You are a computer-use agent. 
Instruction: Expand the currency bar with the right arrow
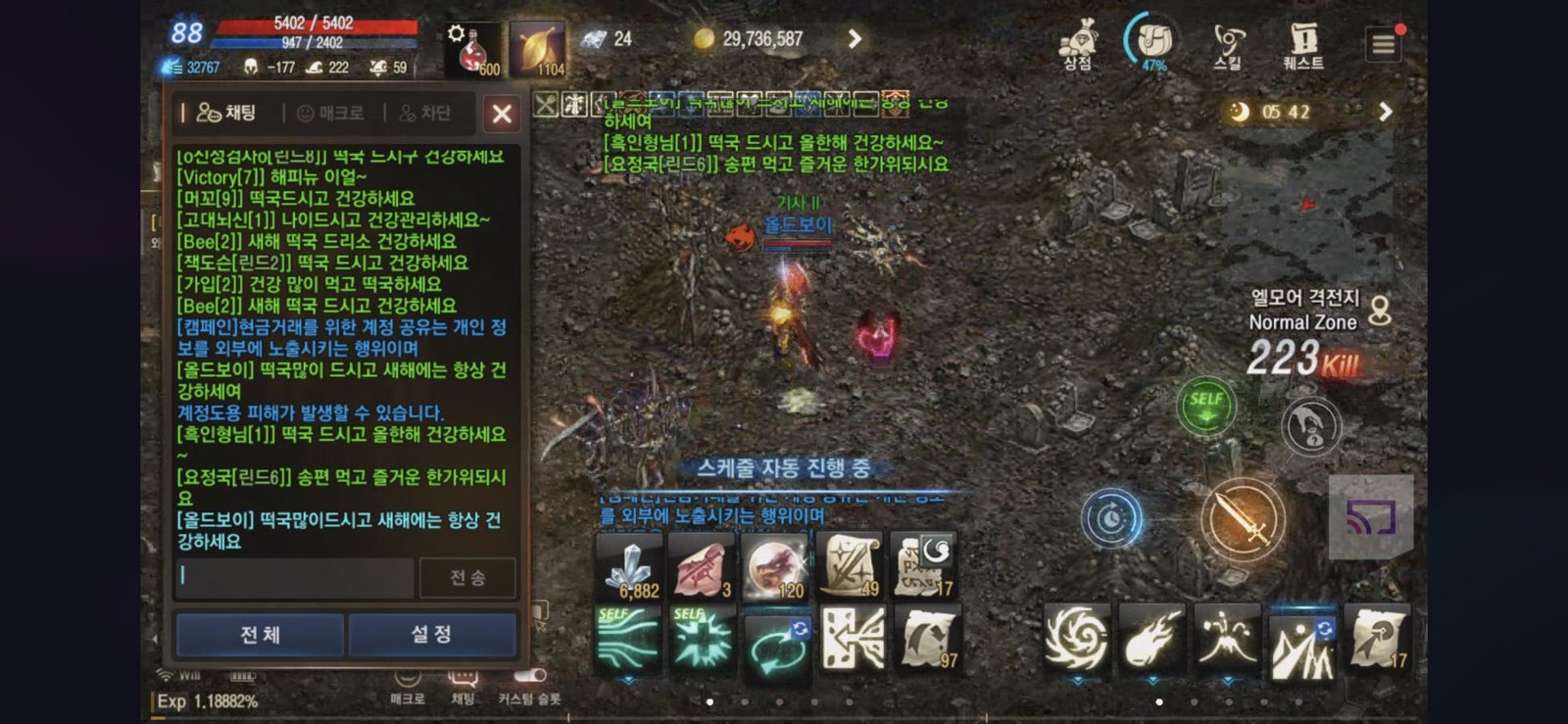point(855,39)
